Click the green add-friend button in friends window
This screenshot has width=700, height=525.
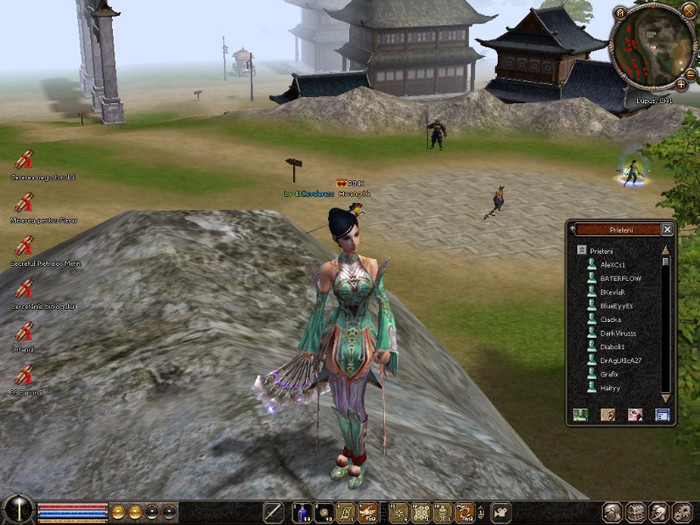[580, 414]
